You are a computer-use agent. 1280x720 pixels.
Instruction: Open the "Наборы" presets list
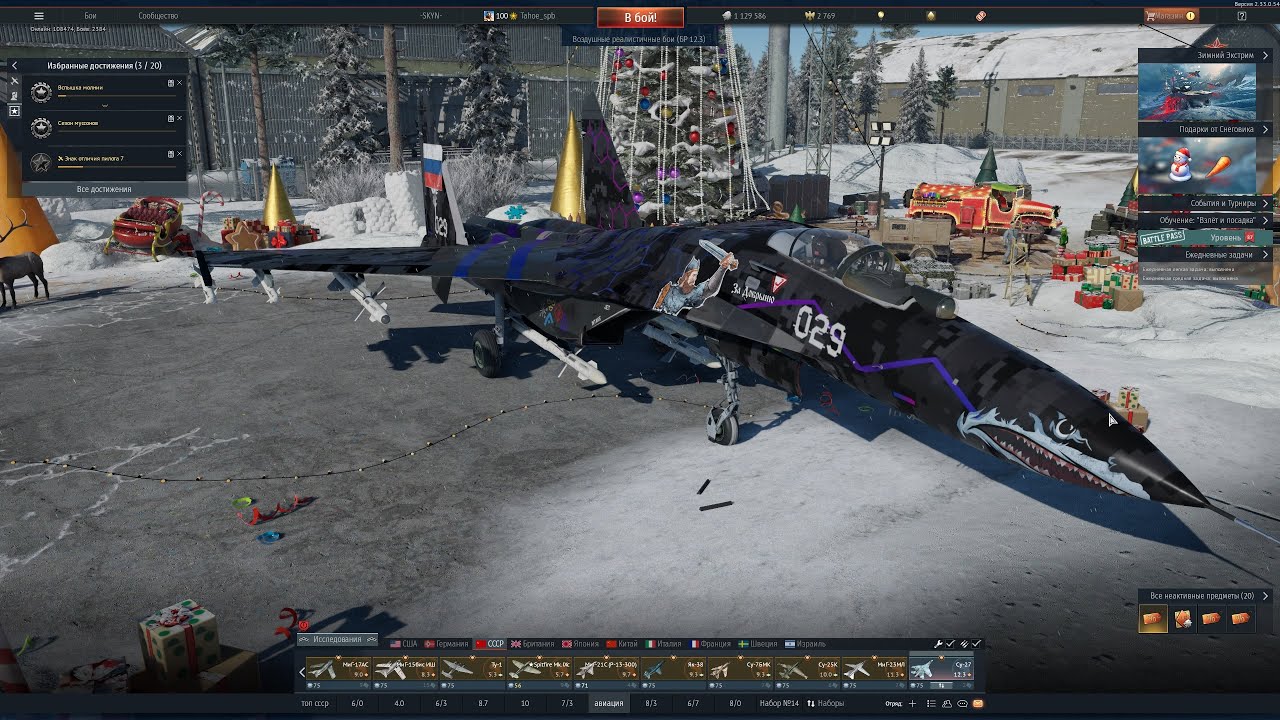click(x=825, y=703)
